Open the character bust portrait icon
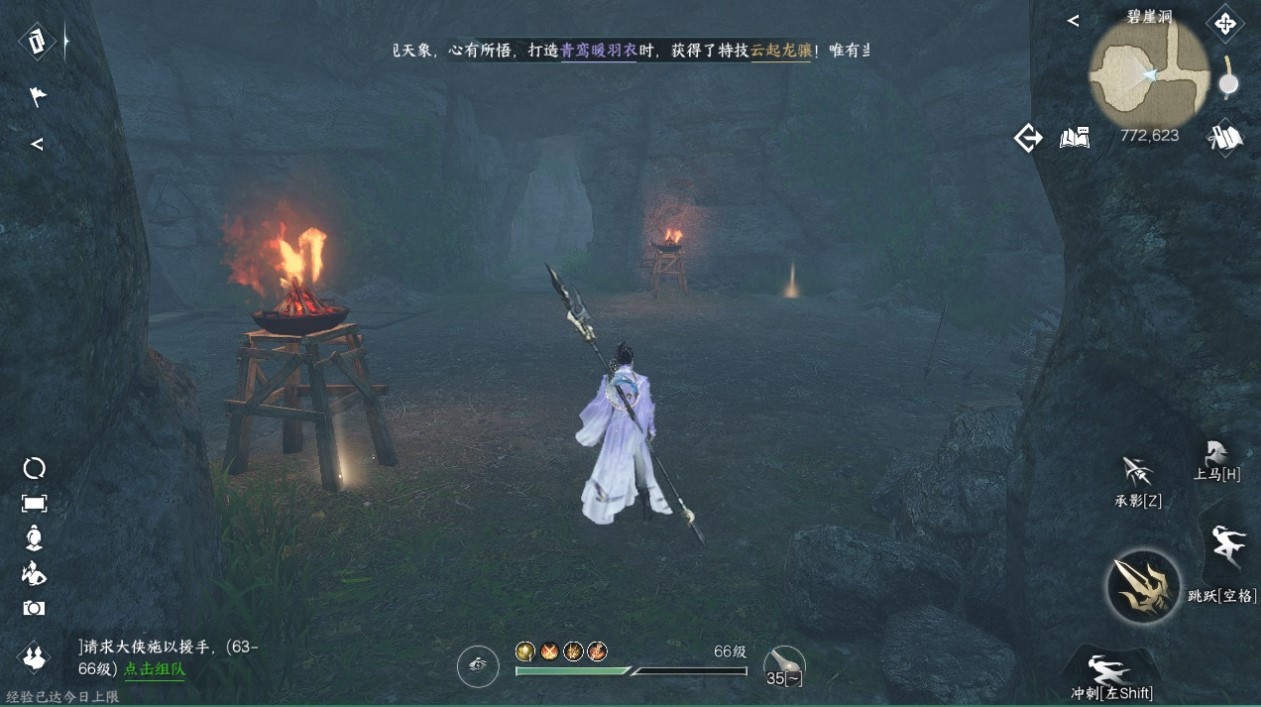This screenshot has width=1261, height=707. (34, 538)
